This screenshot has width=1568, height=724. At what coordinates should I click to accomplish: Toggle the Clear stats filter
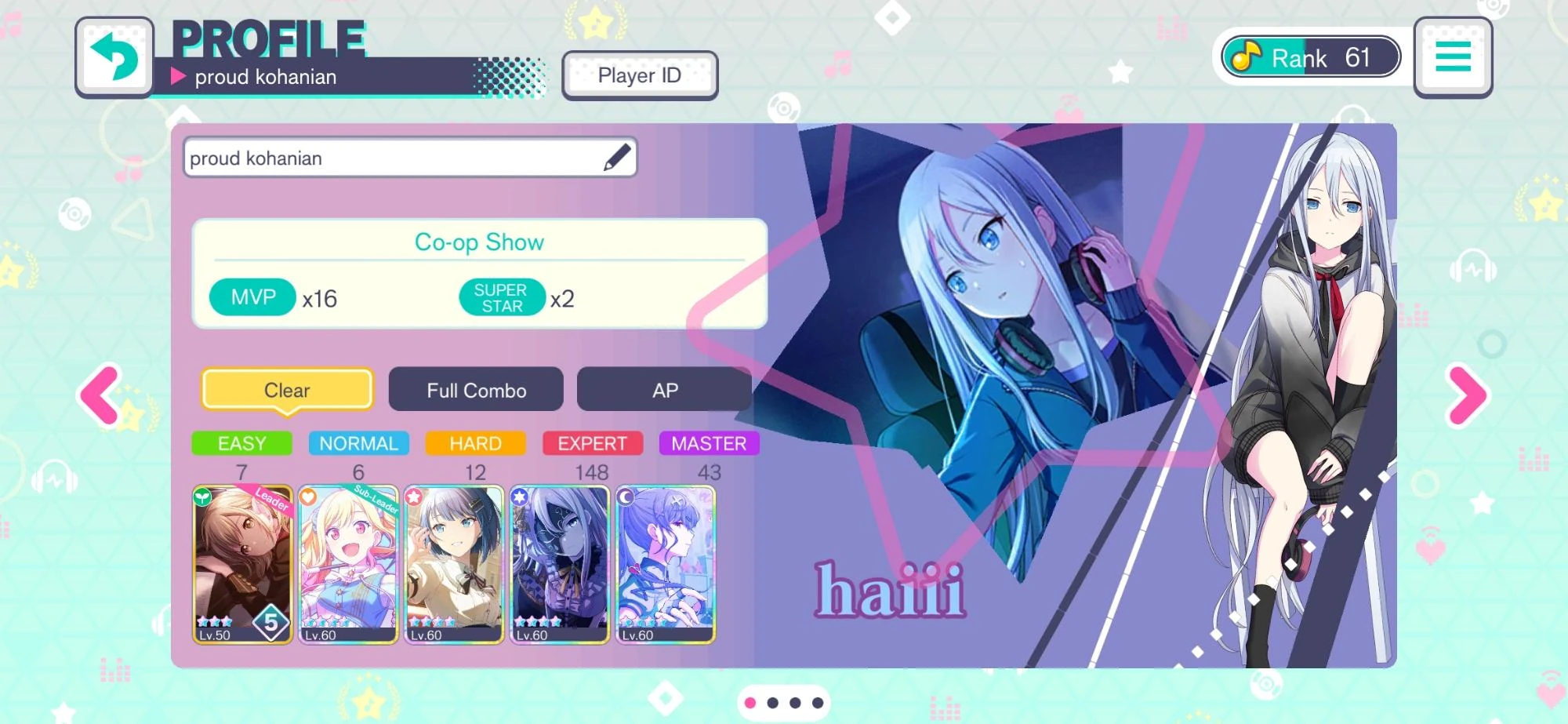(x=286, y=390)
